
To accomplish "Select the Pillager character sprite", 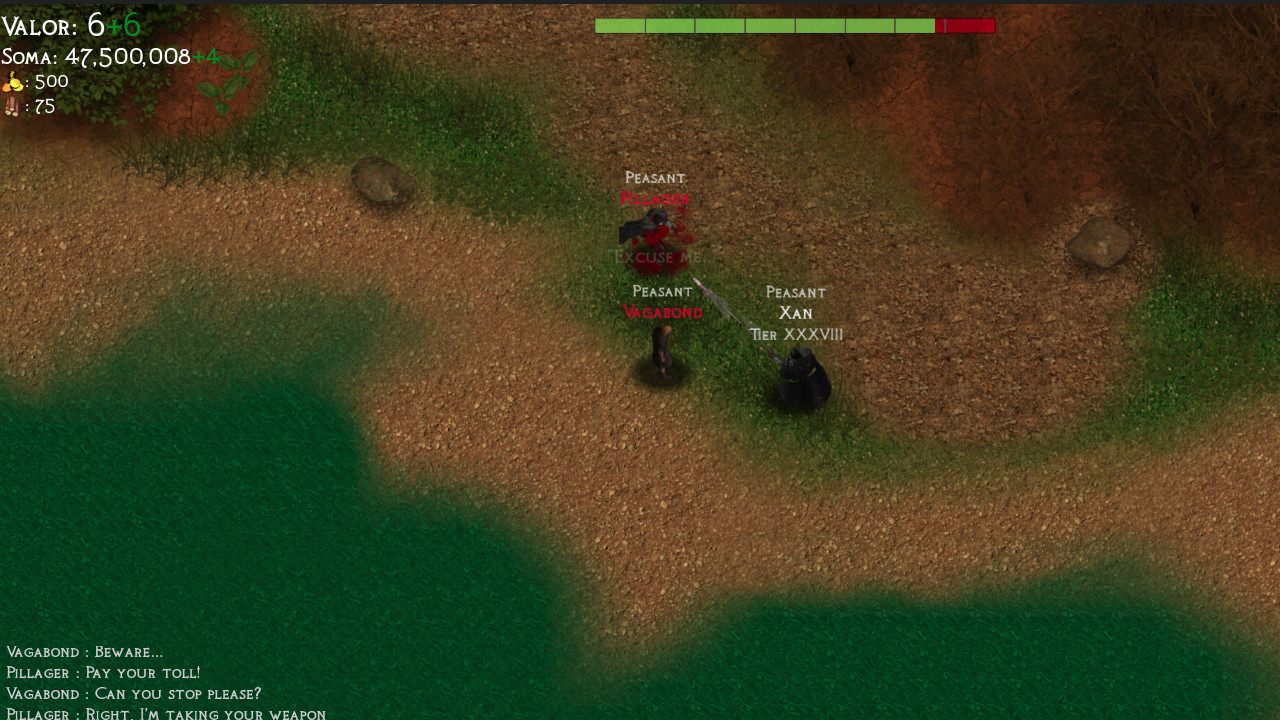I will pos(650,228).
